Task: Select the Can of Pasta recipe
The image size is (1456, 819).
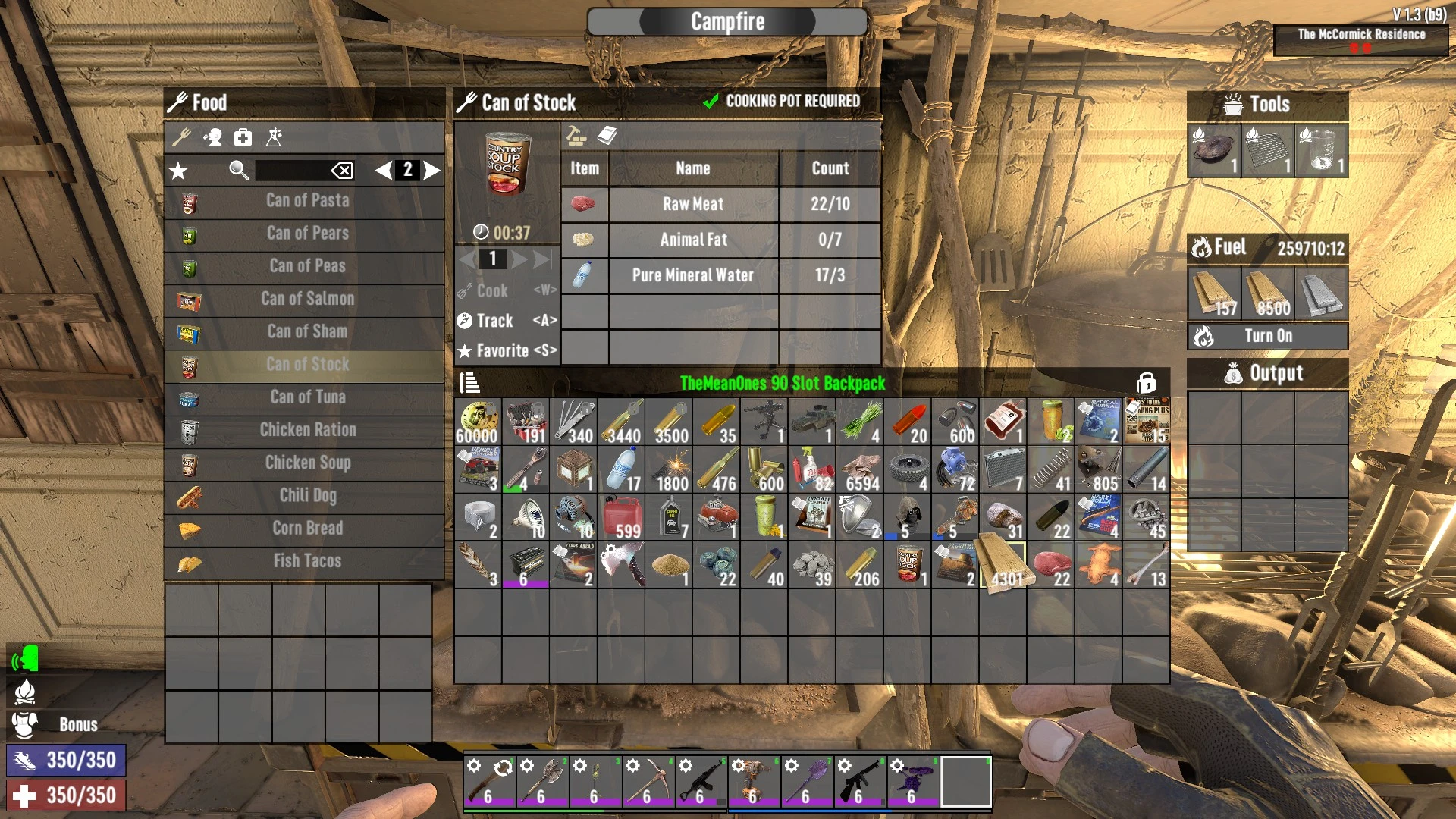Action: [306, 201]
